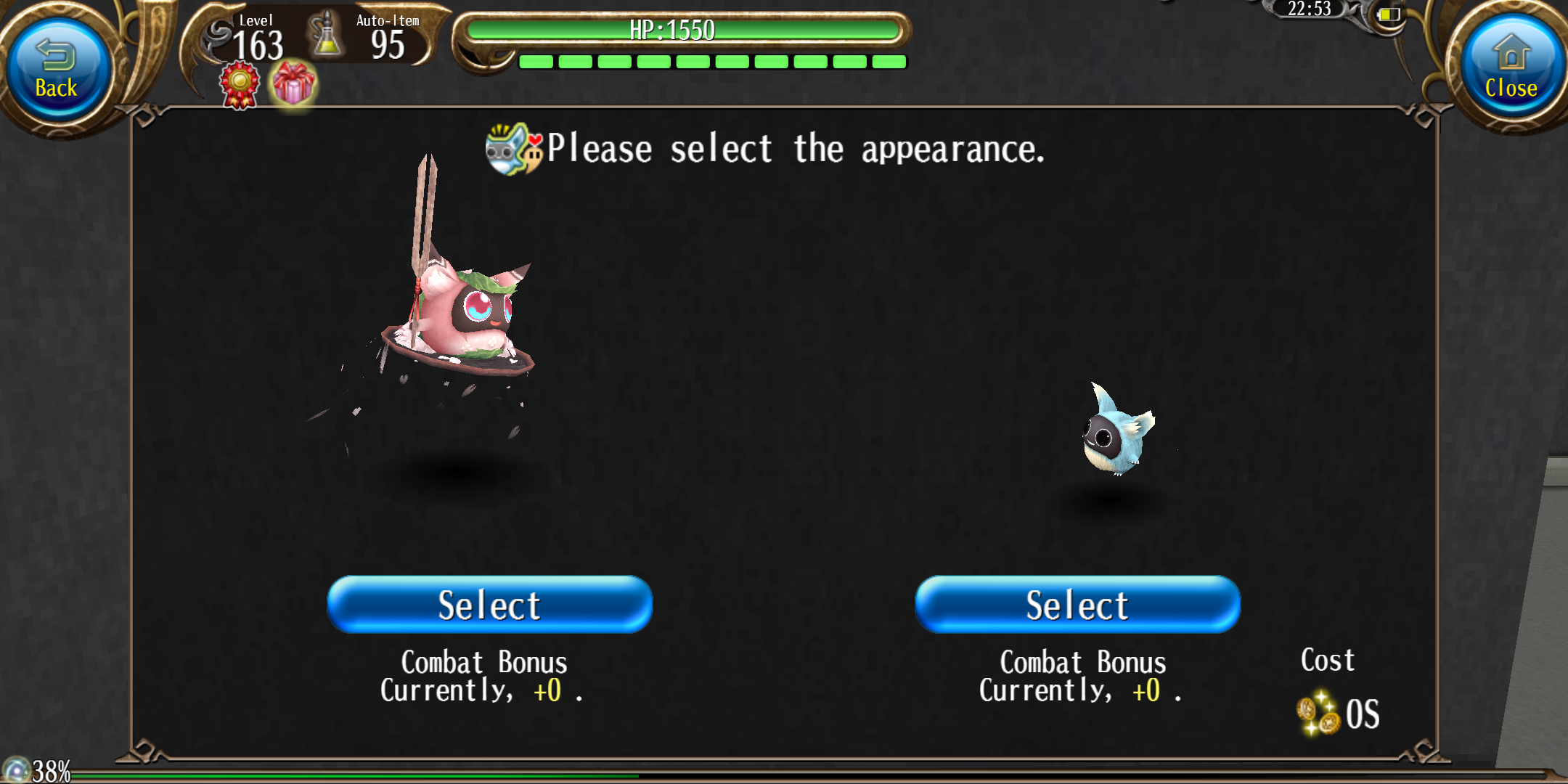Select the blue pet appearance

click(1077, 604)
